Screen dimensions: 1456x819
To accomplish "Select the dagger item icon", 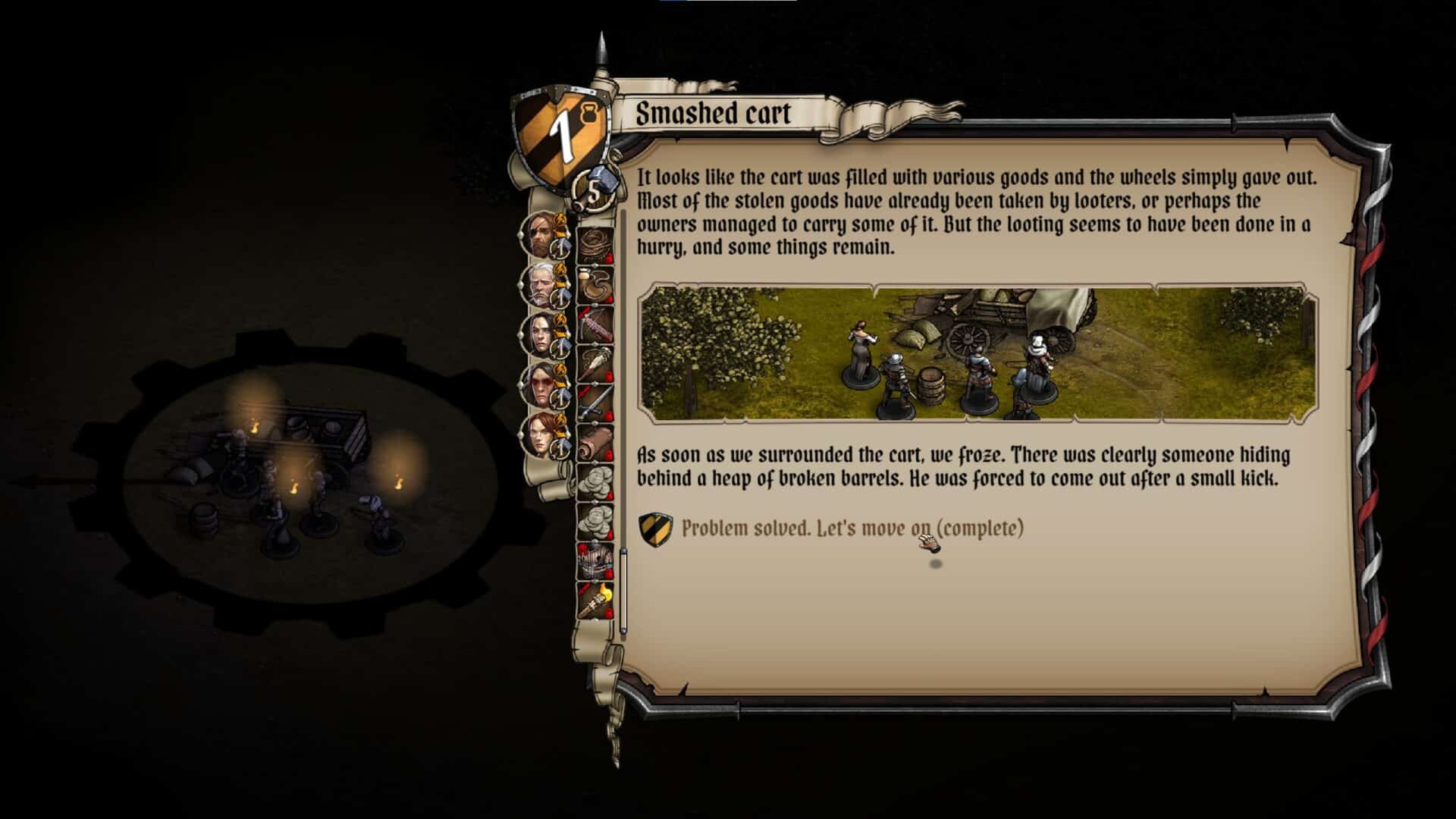I will [596, 363].
